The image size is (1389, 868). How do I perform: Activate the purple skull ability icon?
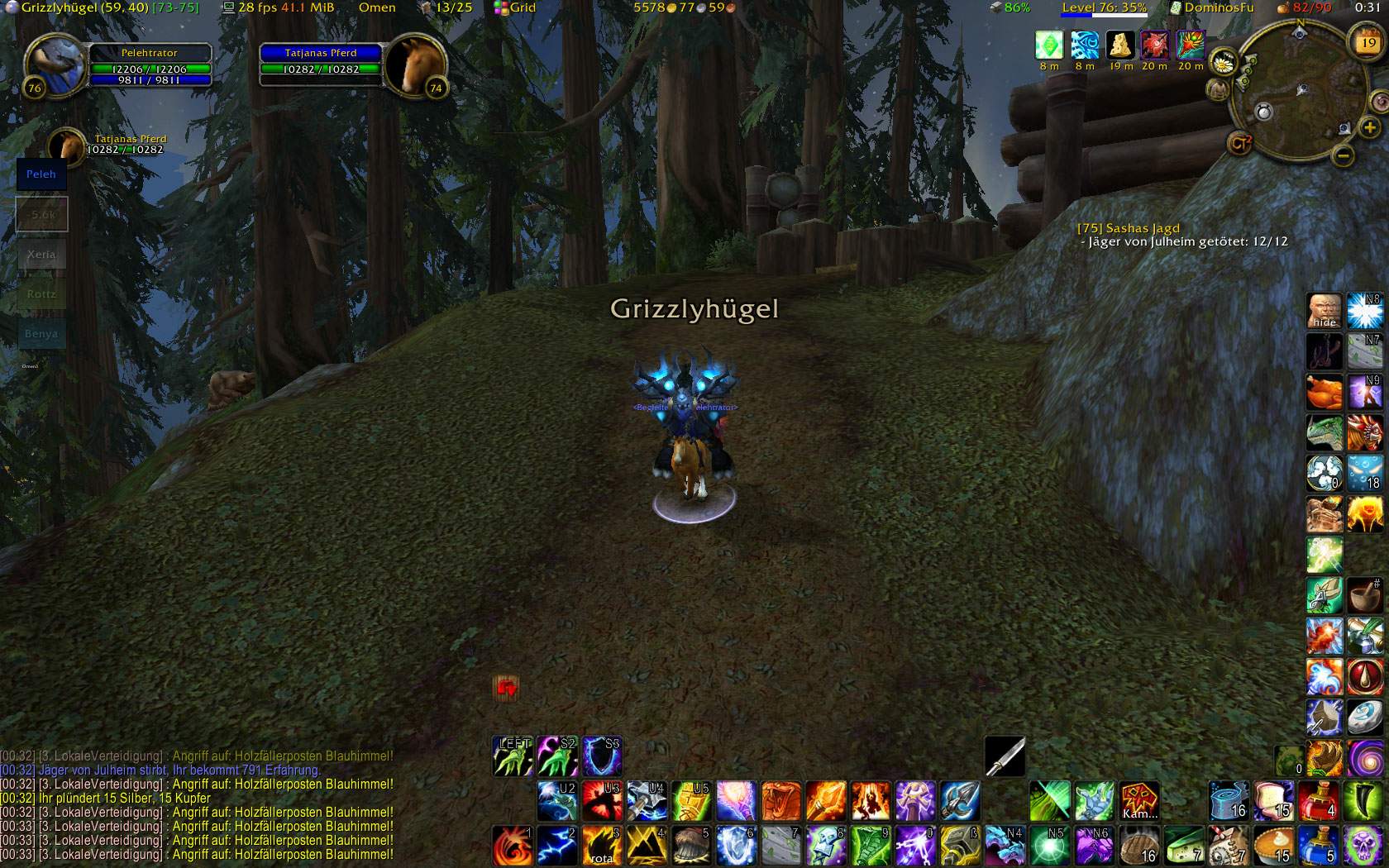coord(1363,846)
